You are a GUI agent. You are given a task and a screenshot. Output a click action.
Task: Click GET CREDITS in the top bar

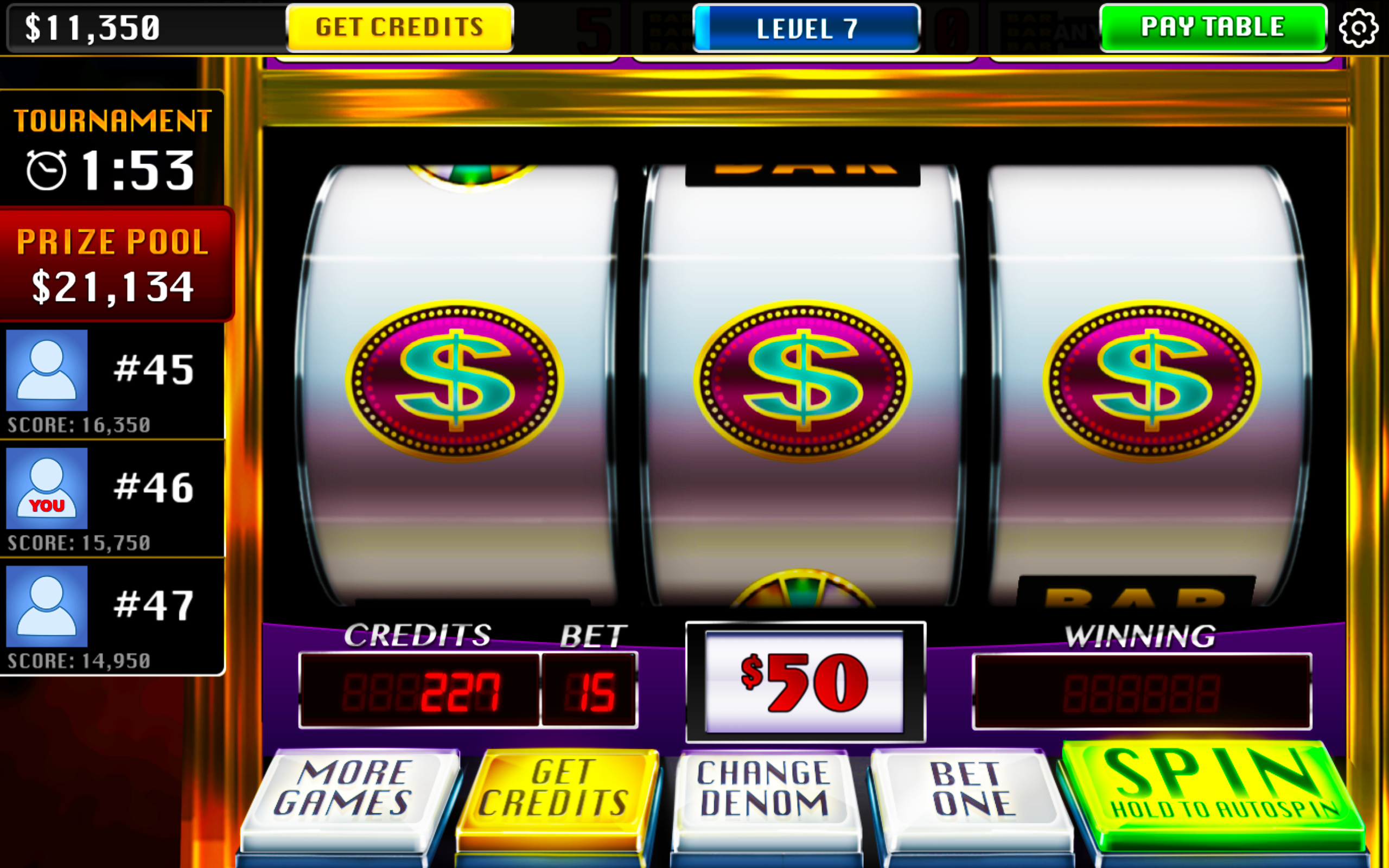(x=398, y=27)
